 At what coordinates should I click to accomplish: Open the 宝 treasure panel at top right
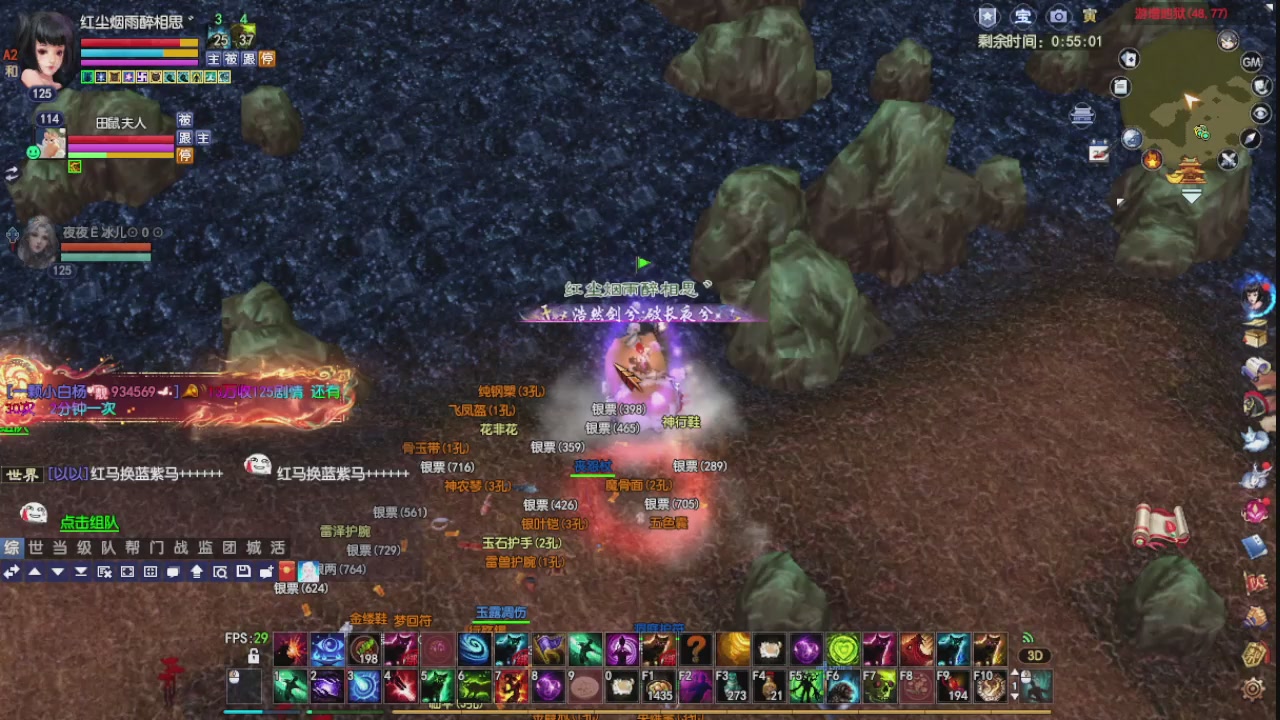1022,15
